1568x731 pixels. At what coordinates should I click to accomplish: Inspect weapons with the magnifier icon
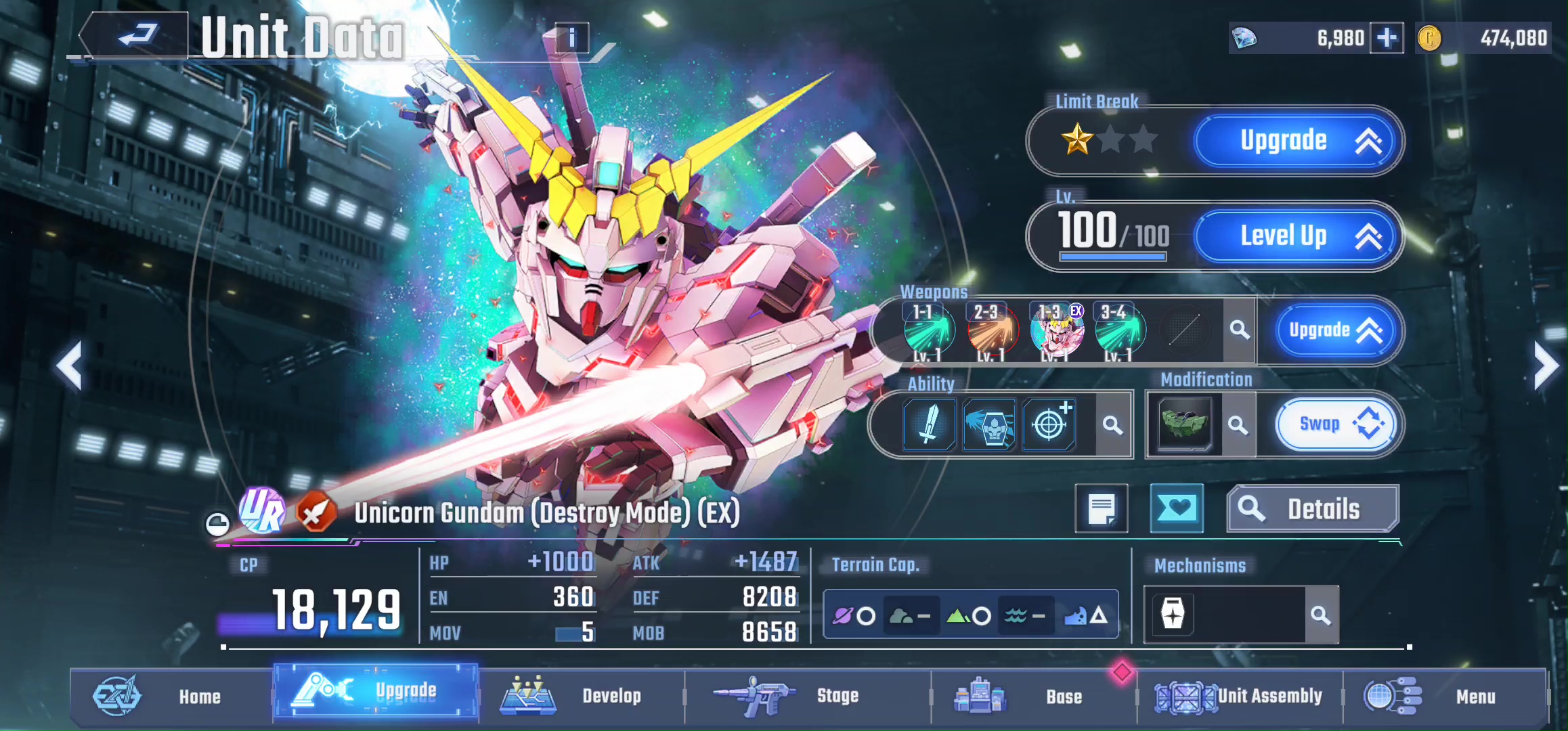pyautogui.click(x=1240, y=330)
